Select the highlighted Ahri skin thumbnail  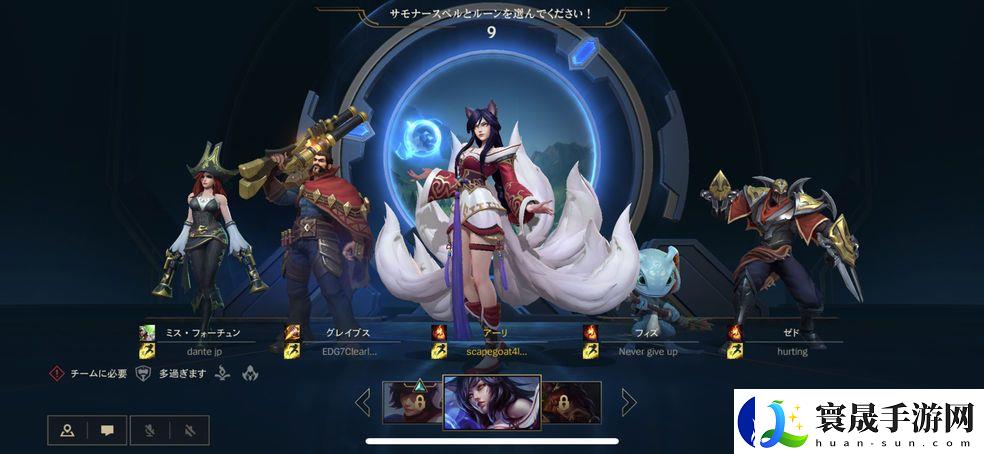(x=491, y=402)
